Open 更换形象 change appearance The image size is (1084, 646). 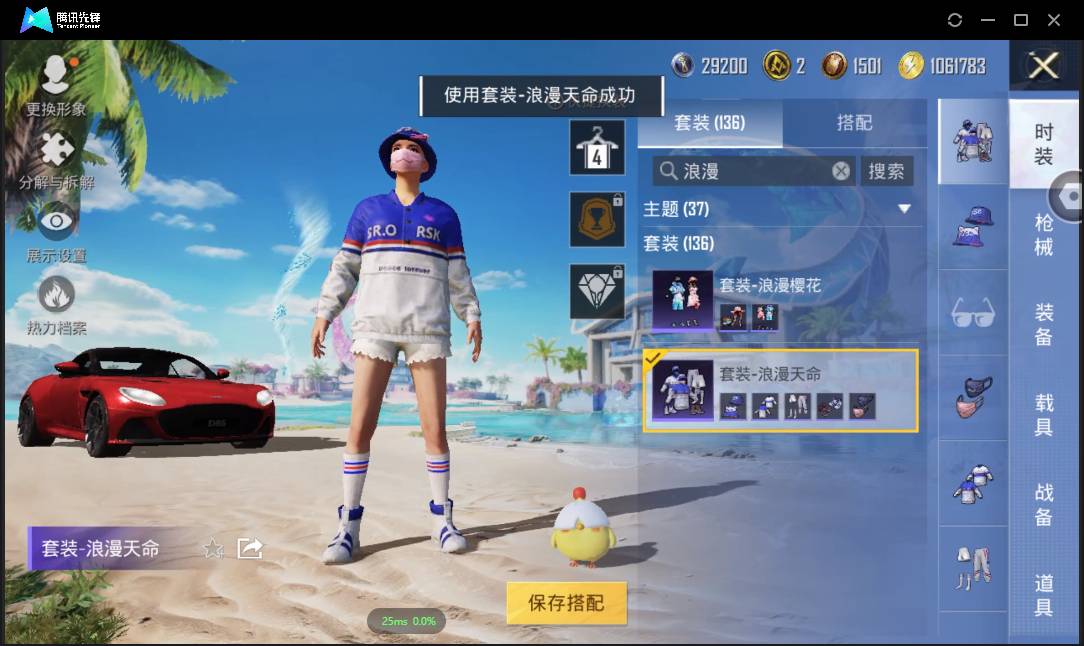click(x=56, y=86)
